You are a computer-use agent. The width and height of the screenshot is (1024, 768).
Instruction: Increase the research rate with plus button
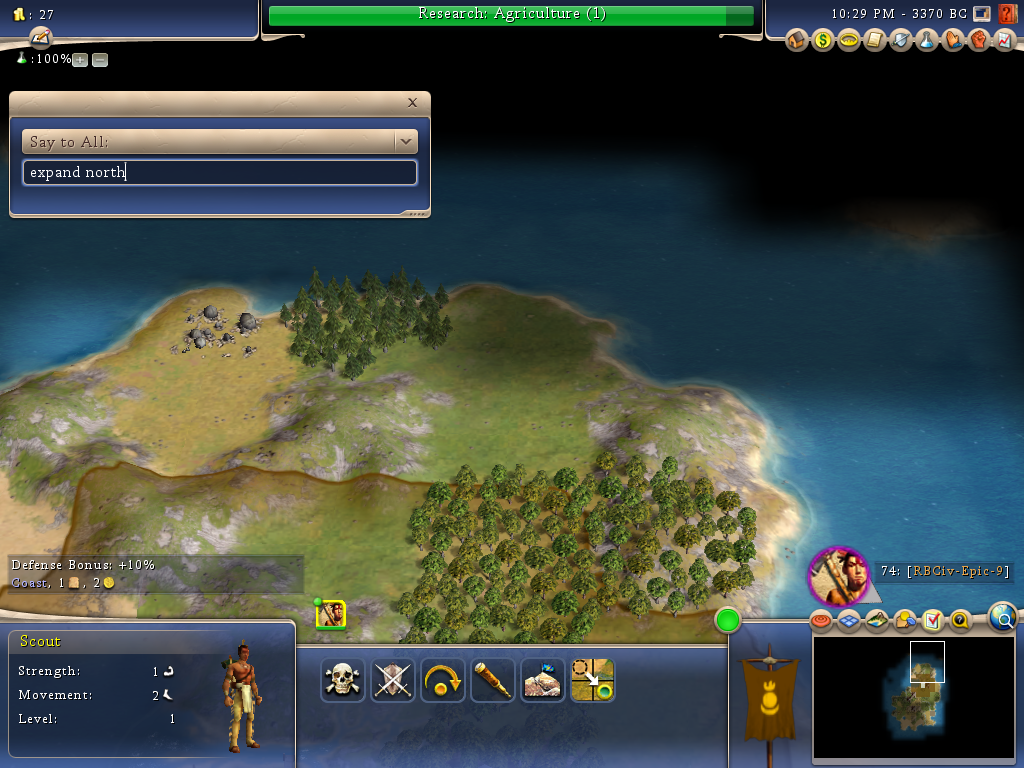coord(81,60)
